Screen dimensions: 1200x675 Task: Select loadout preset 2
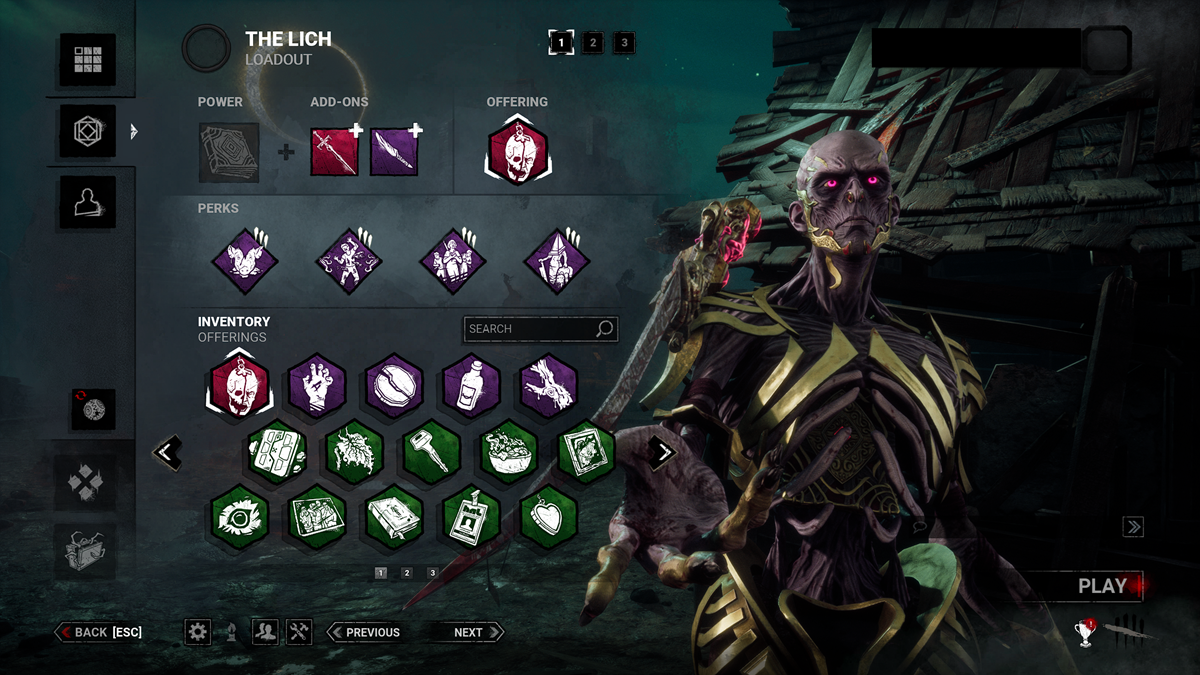click(x=593, y=43)
